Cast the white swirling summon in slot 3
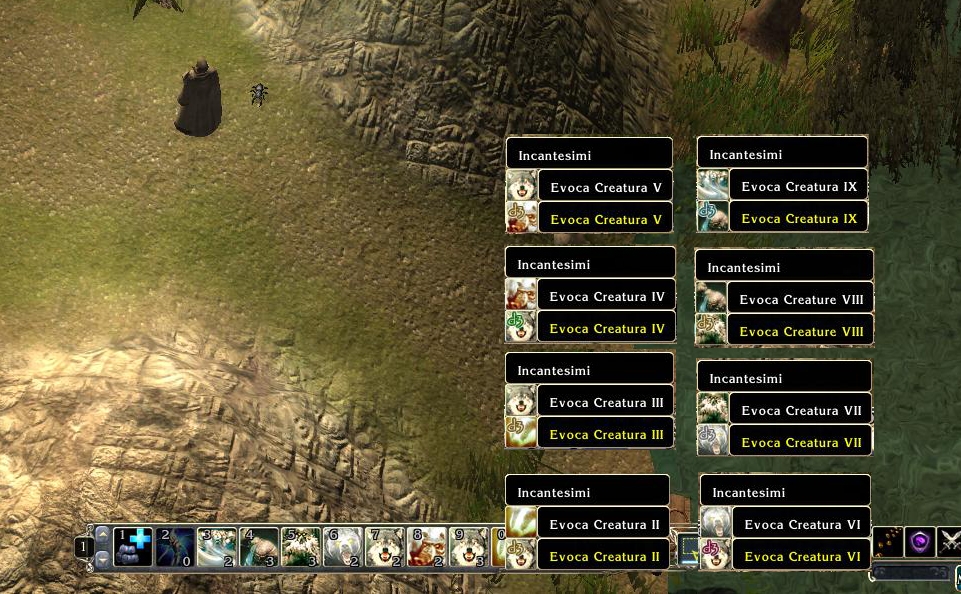Screen dimensions: 961x594 point(217,547)
